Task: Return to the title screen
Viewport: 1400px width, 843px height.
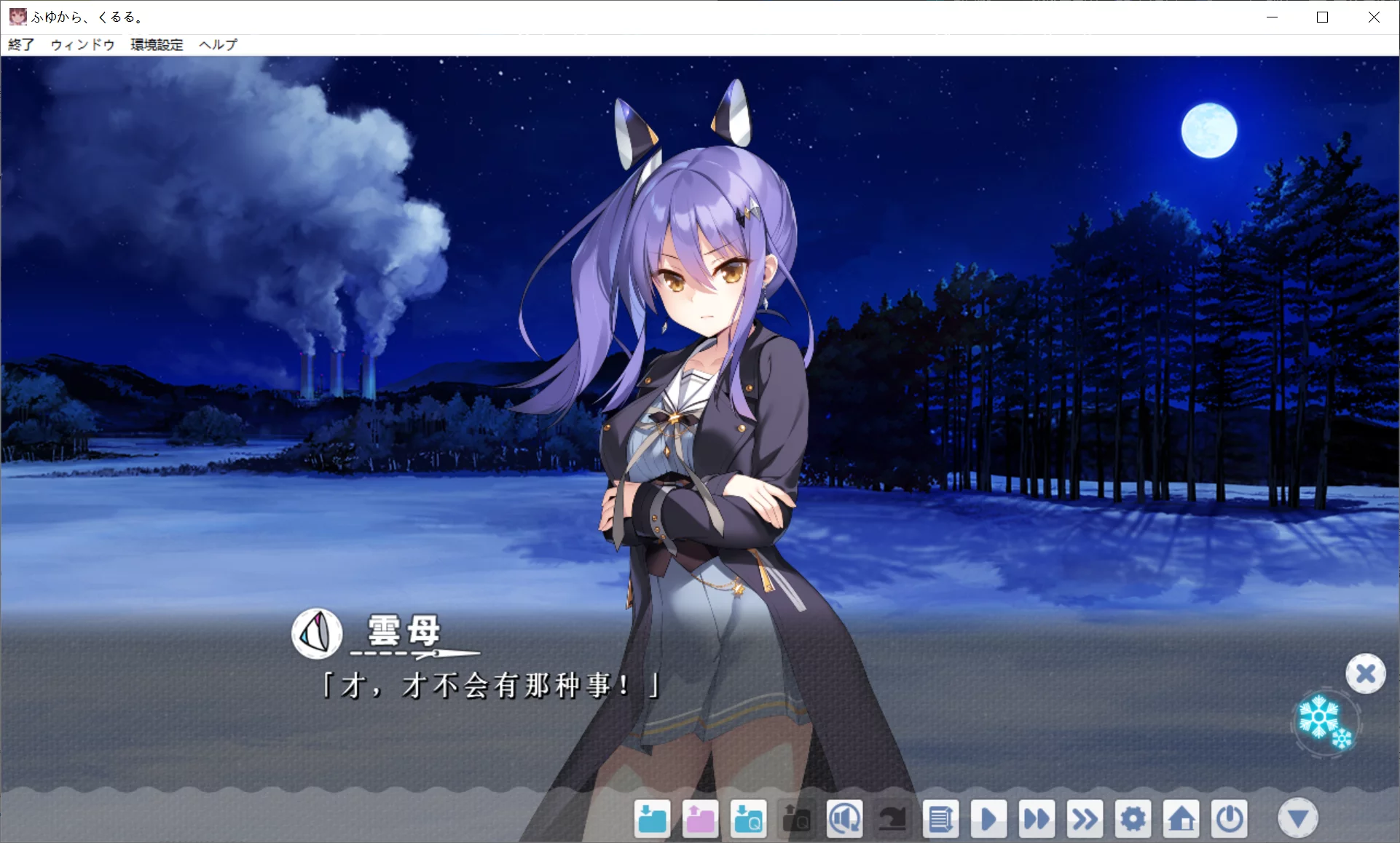Action: coord(1181,818)
